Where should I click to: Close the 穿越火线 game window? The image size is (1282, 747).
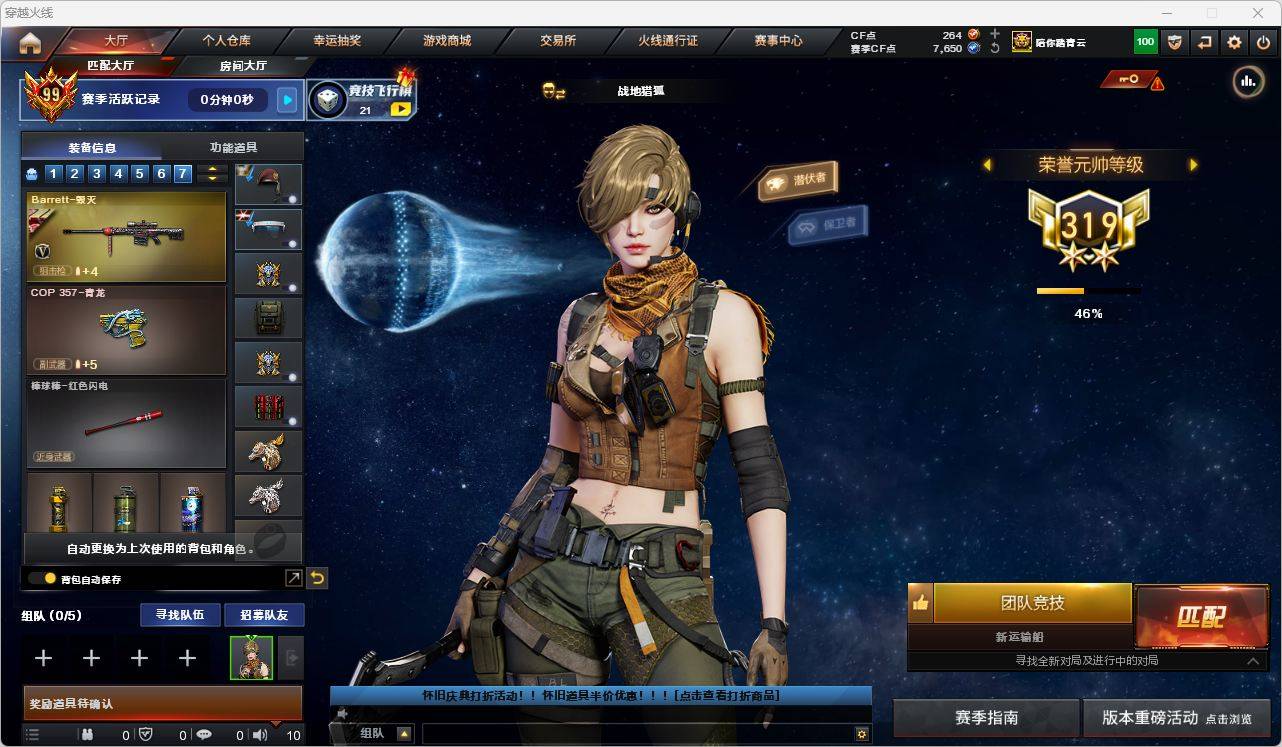1258,13
